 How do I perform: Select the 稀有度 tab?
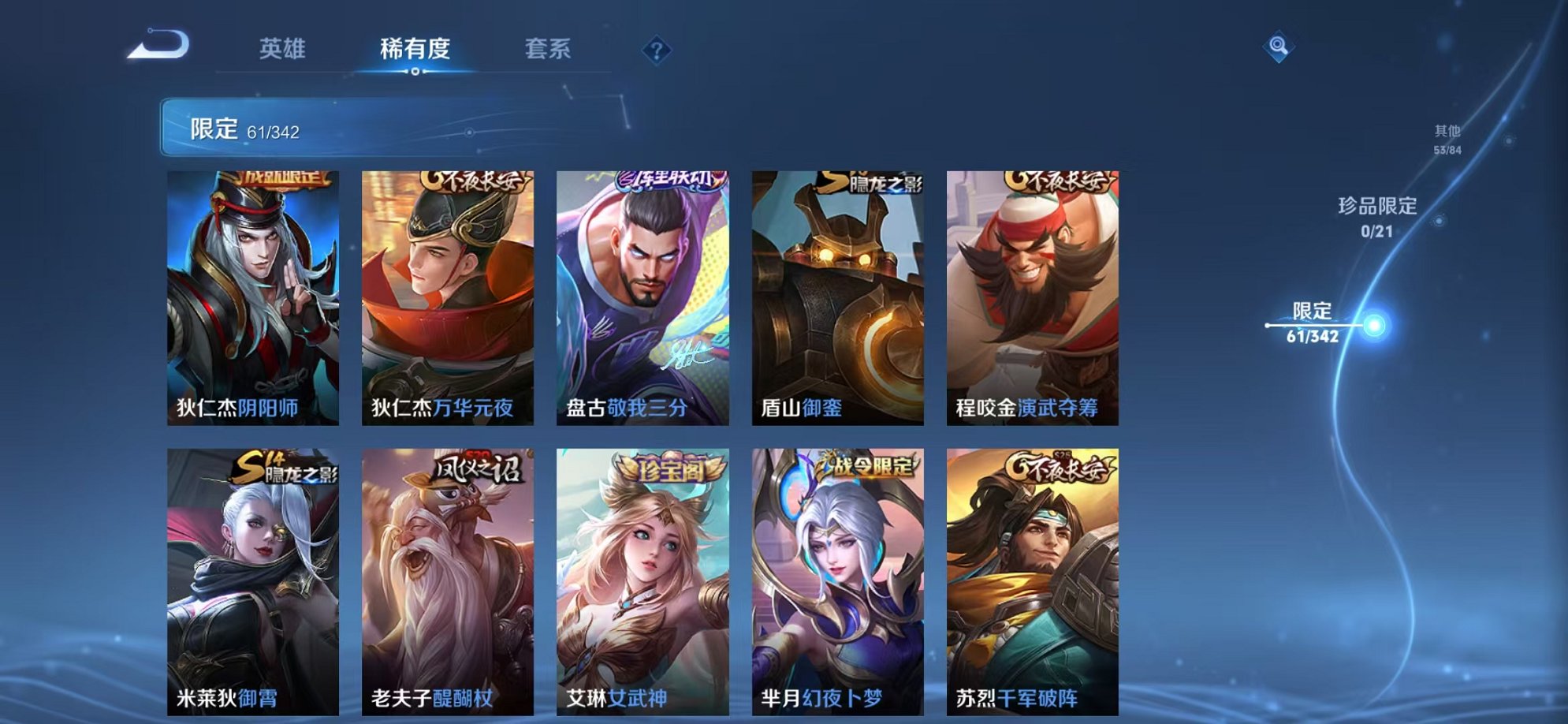coord(416,49)
